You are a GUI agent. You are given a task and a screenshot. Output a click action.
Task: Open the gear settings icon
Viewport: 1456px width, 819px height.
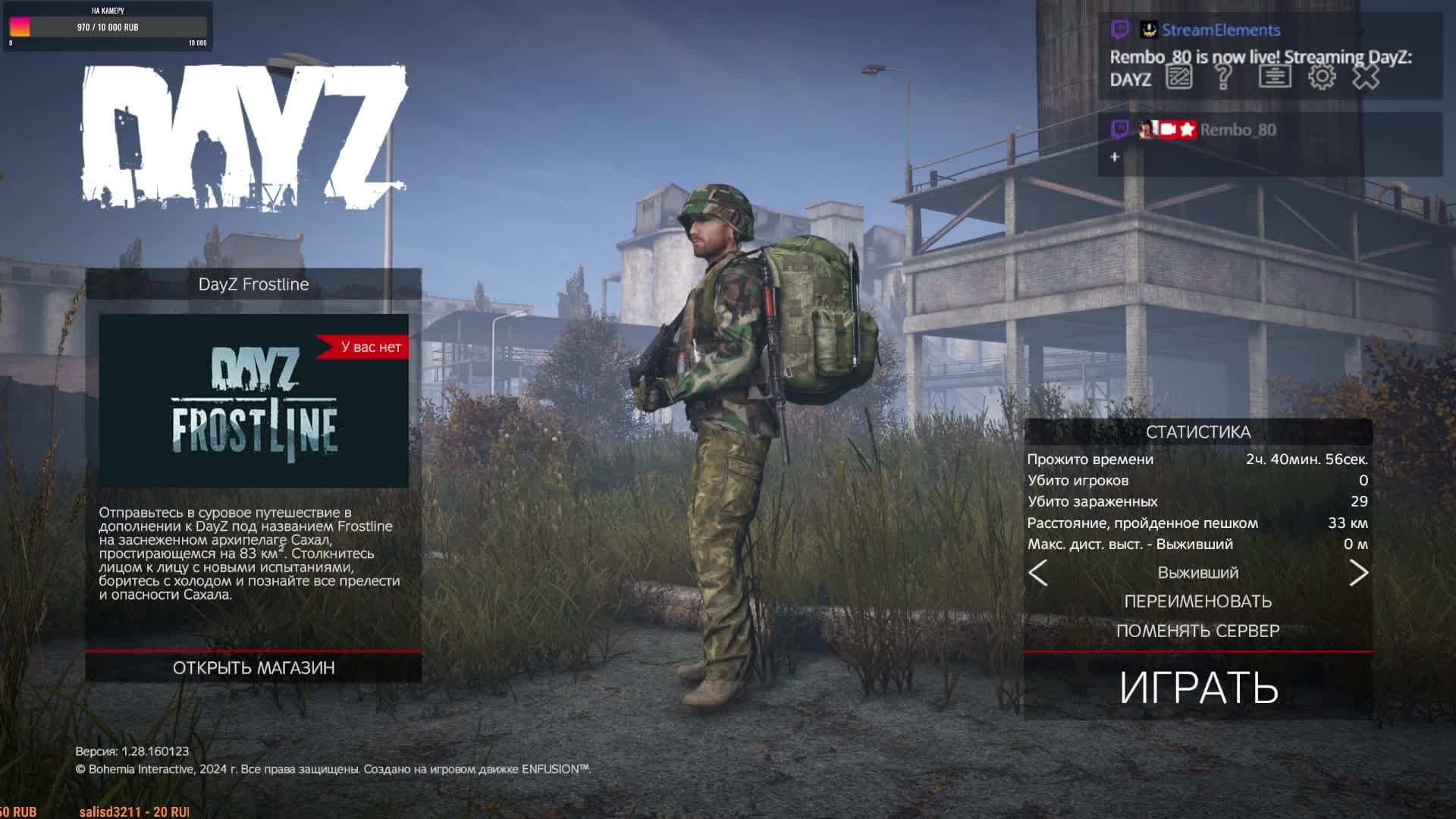click(1322, 77)
